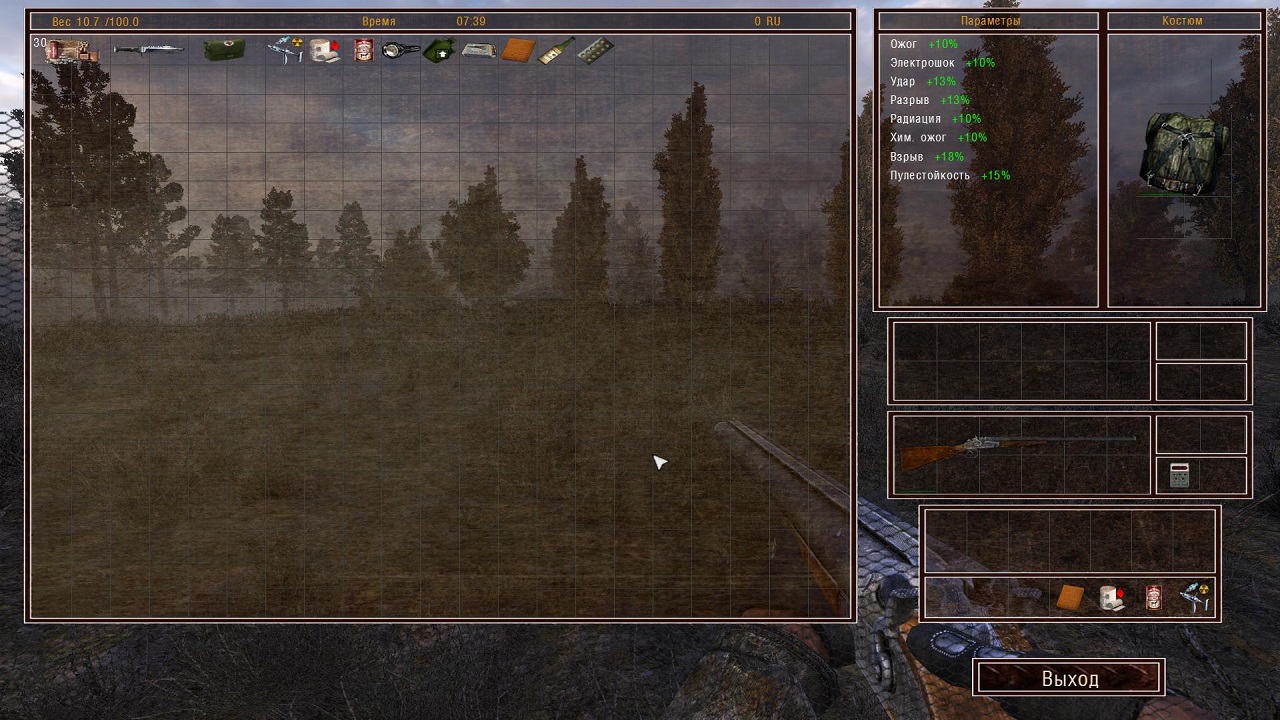
Task: Click the equipped double-barrel shotgun slot
Action: coord(1020,452)
